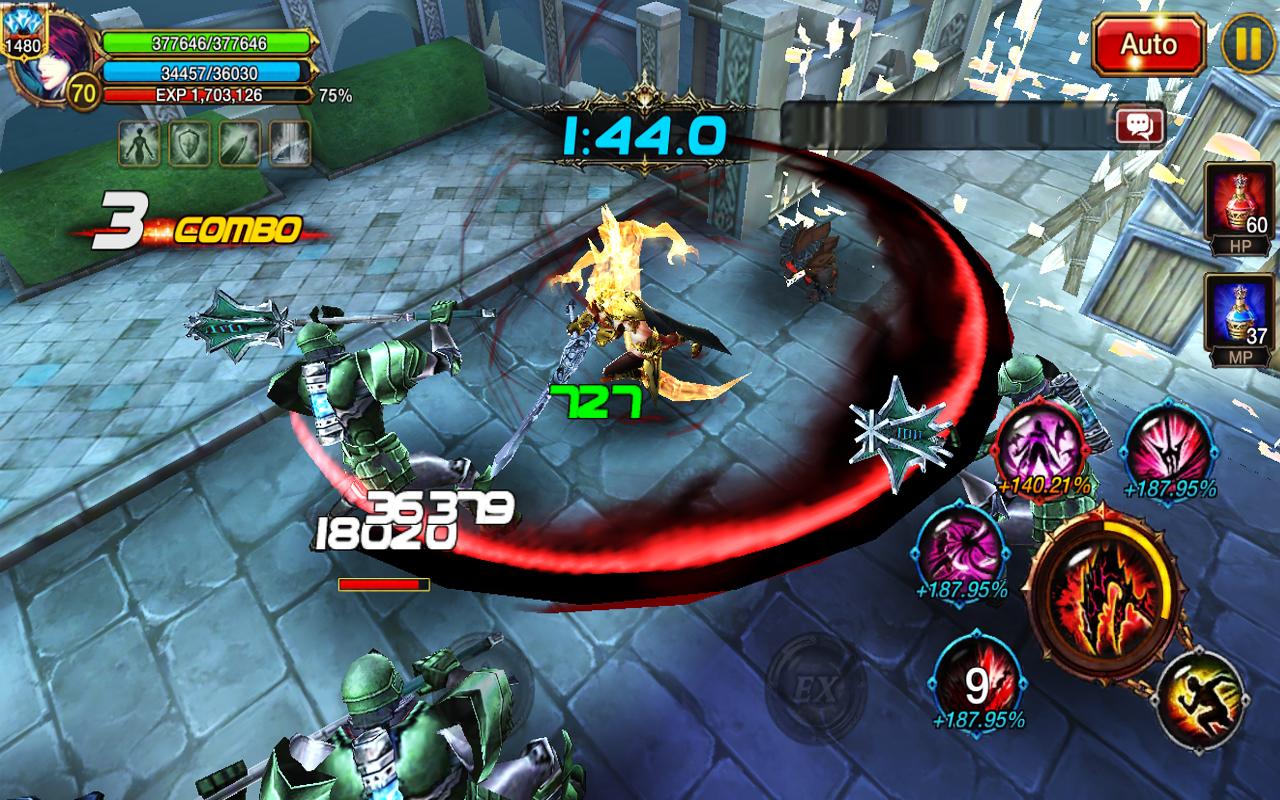Screen dimensions: 1280x800
Task: Inspect the waterfall buff icon
Action: (x=290, y=144)
